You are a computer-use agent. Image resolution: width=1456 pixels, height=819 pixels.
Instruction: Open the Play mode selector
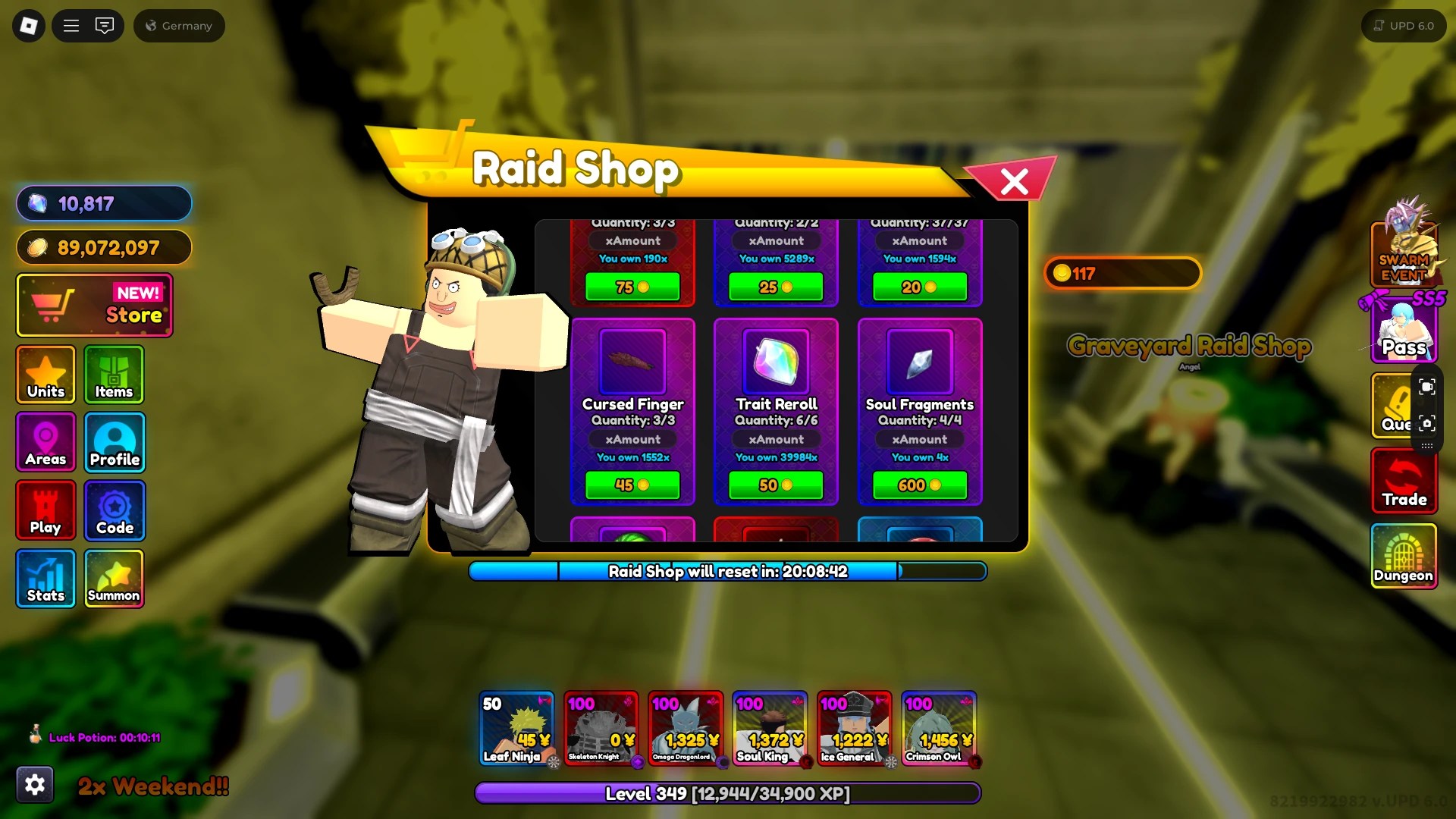click(45, 510)
